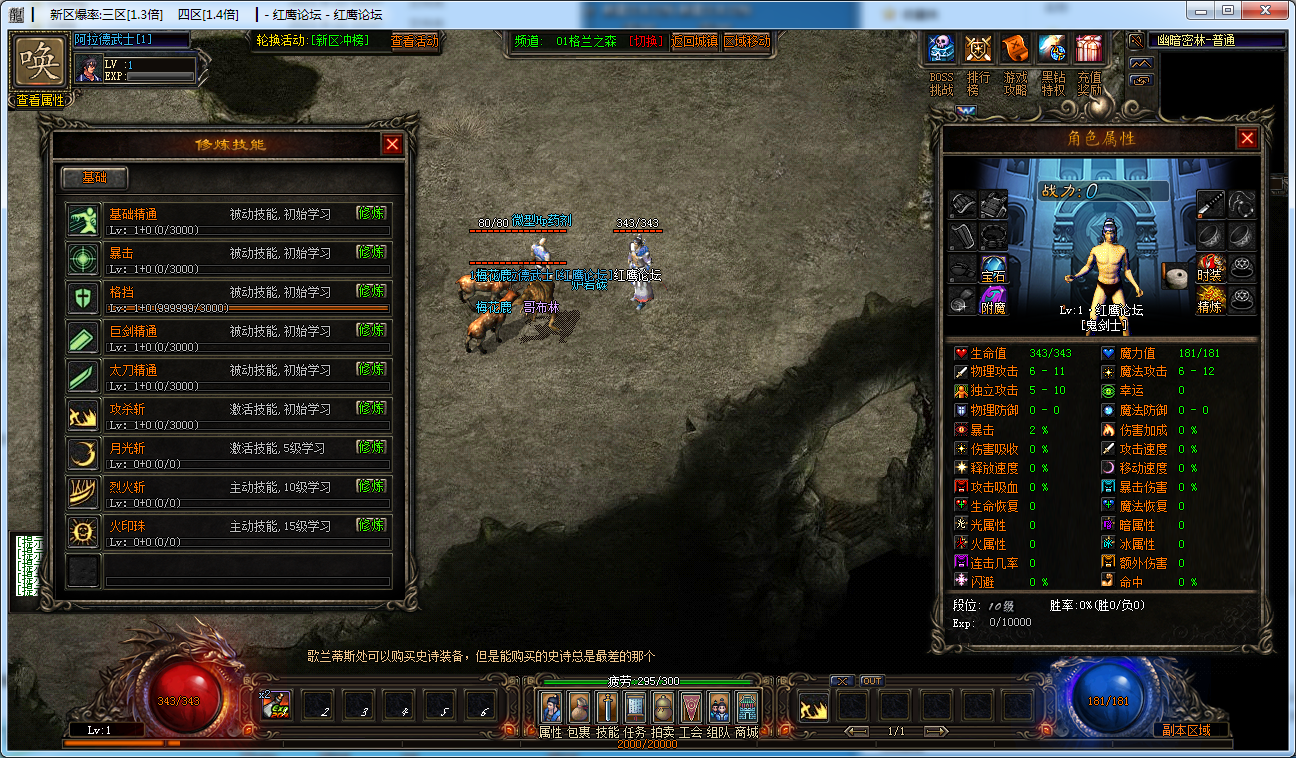Click 修炼 button for 暴击 skill
Screen dimensions: 1296x758
pos(371,251)
